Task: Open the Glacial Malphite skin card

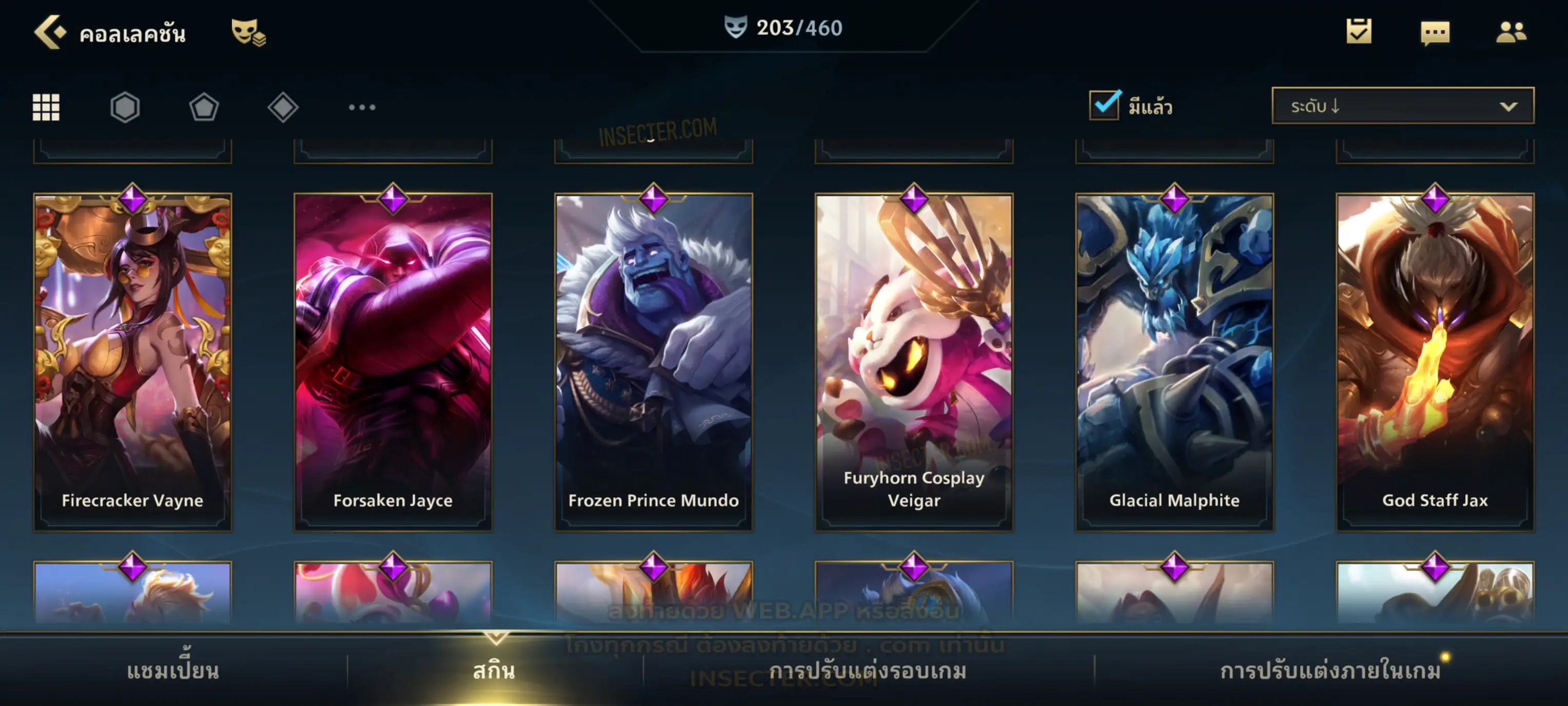Action: coord(1175,362)
